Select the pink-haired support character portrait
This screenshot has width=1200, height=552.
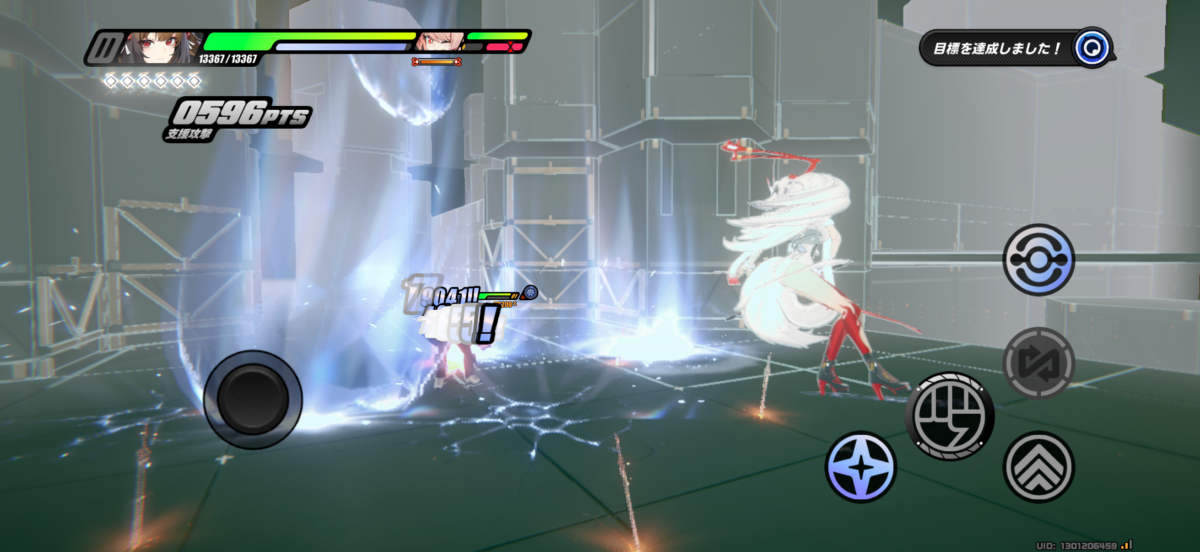[436, 42]
